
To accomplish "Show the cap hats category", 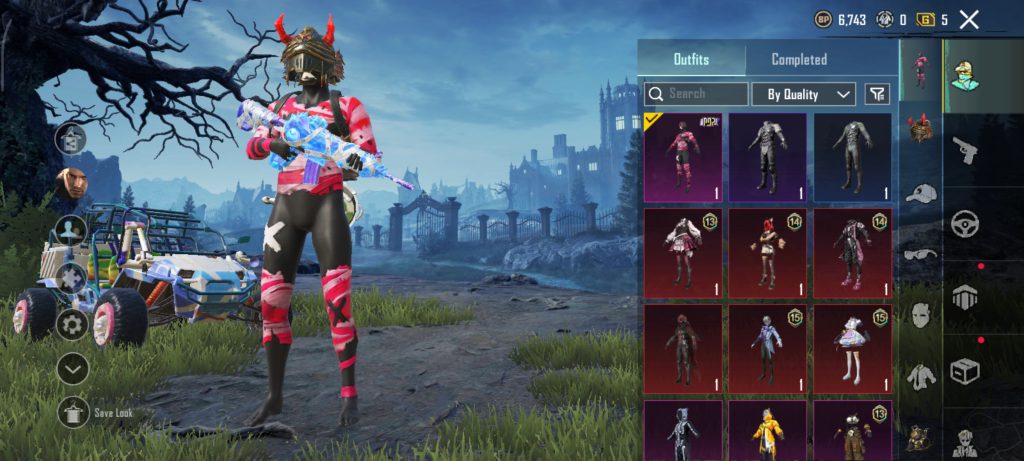I will pyautogui.click(x=920, y=193).
